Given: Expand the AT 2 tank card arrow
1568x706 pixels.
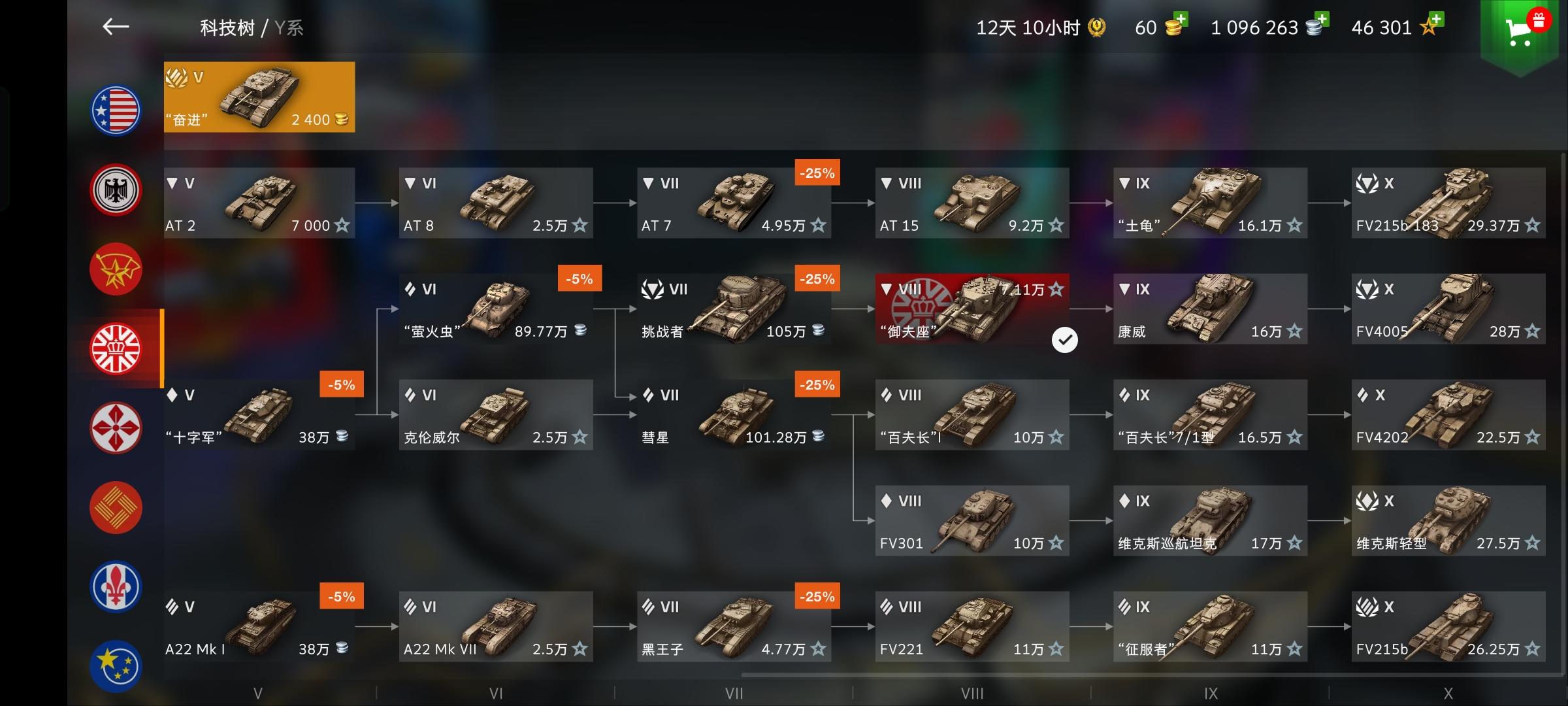Looking at the screenshot, I should click(171, 184).
